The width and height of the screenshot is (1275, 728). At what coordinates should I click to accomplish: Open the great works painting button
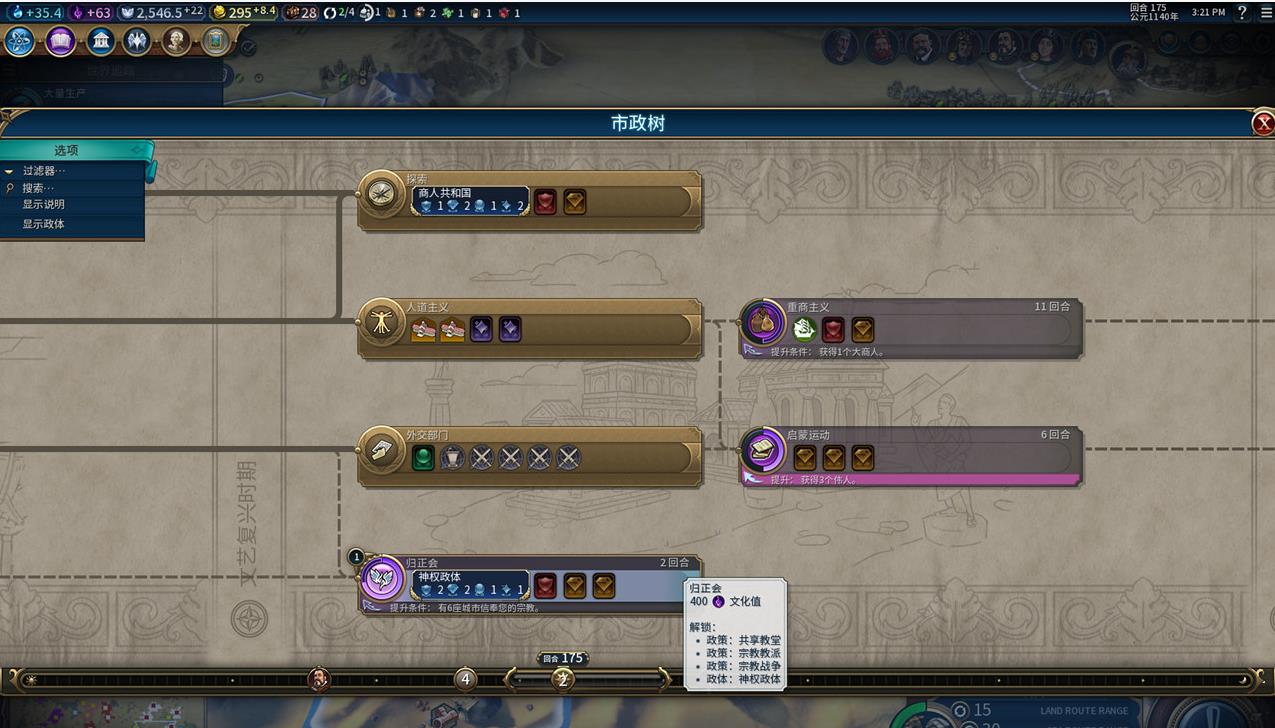tap(214, 41)
